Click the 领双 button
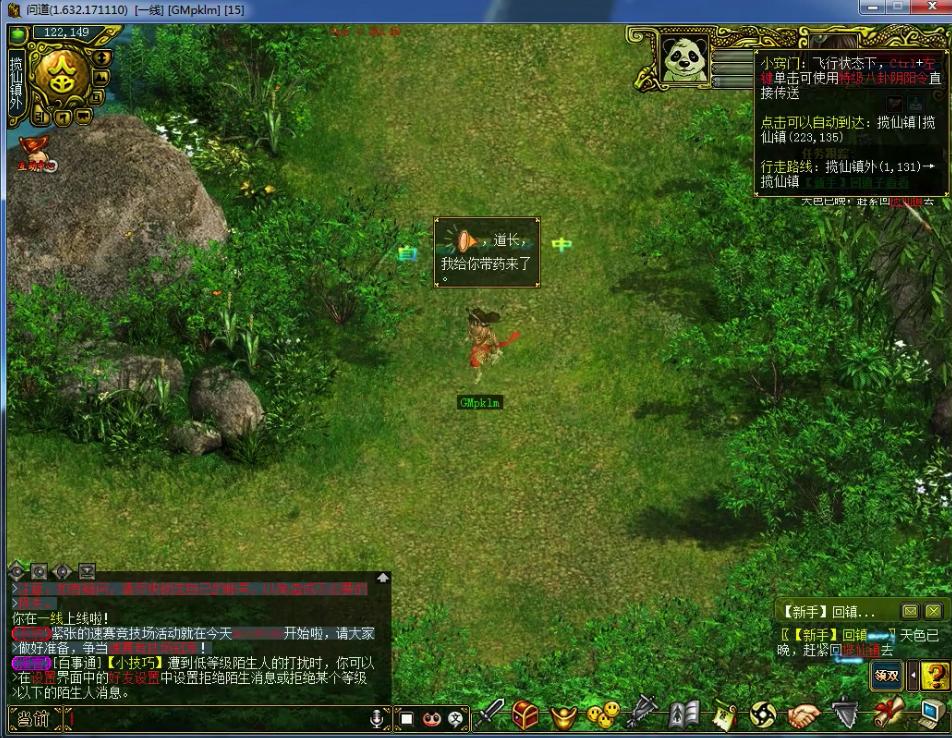 (885, 675)
